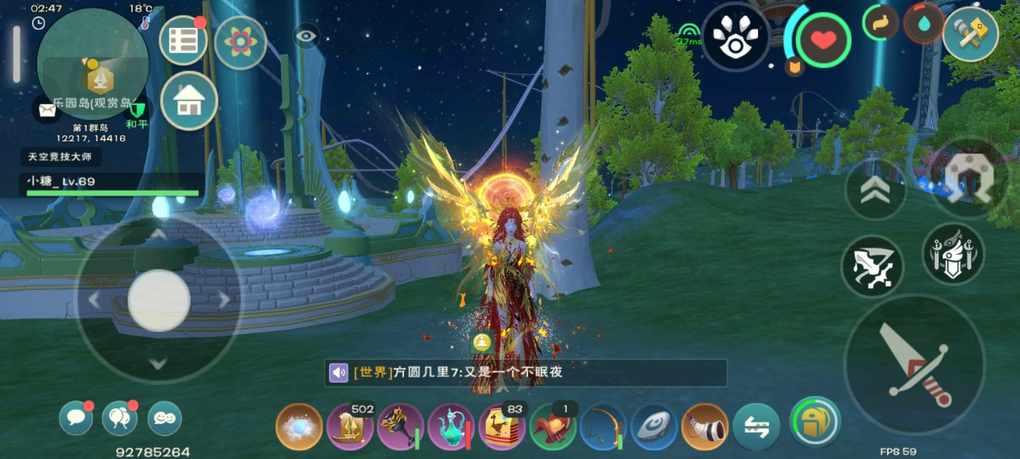Select the bow hotbar slot
Viewport: 1020px width, 459px height.
click(604, 427)
